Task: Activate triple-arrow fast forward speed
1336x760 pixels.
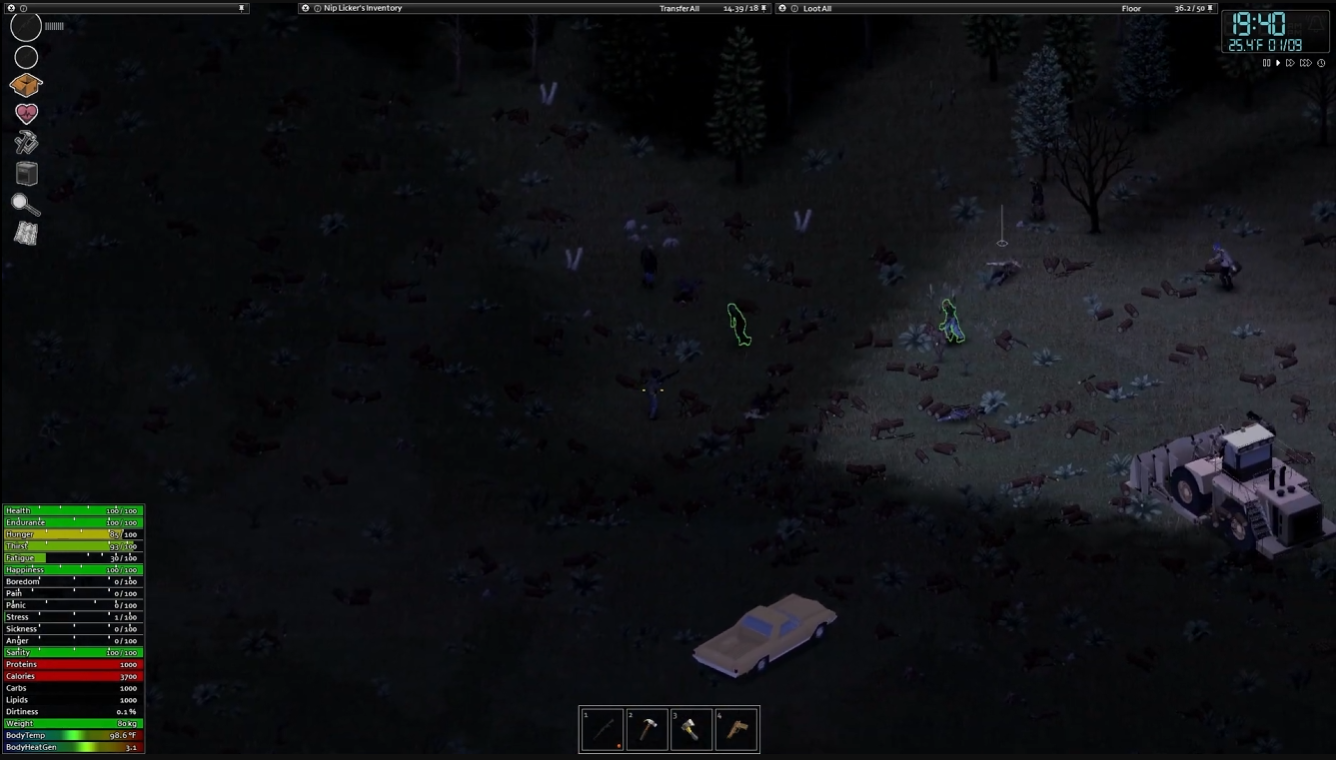Action: pos(1305,62)
